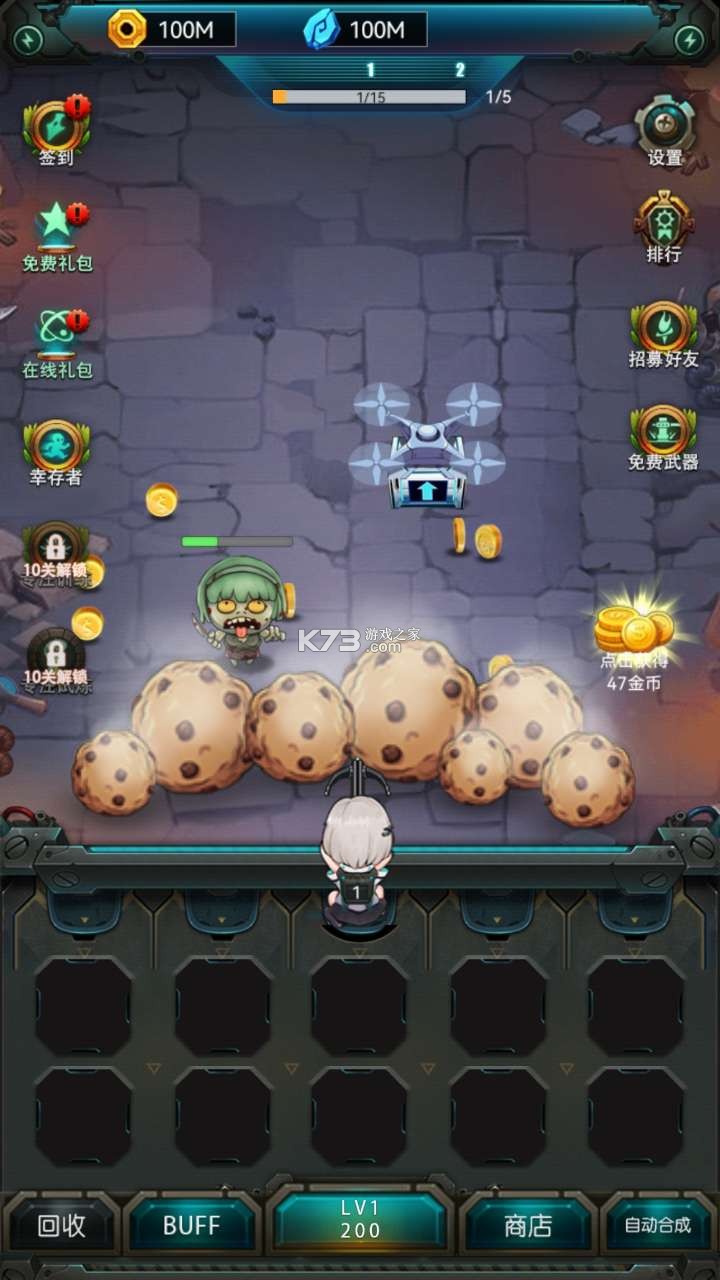Viewport: 720px width, 1280px height.
Task: Open the 幸存者 survivor menu
Action: [x=56, y=450]
